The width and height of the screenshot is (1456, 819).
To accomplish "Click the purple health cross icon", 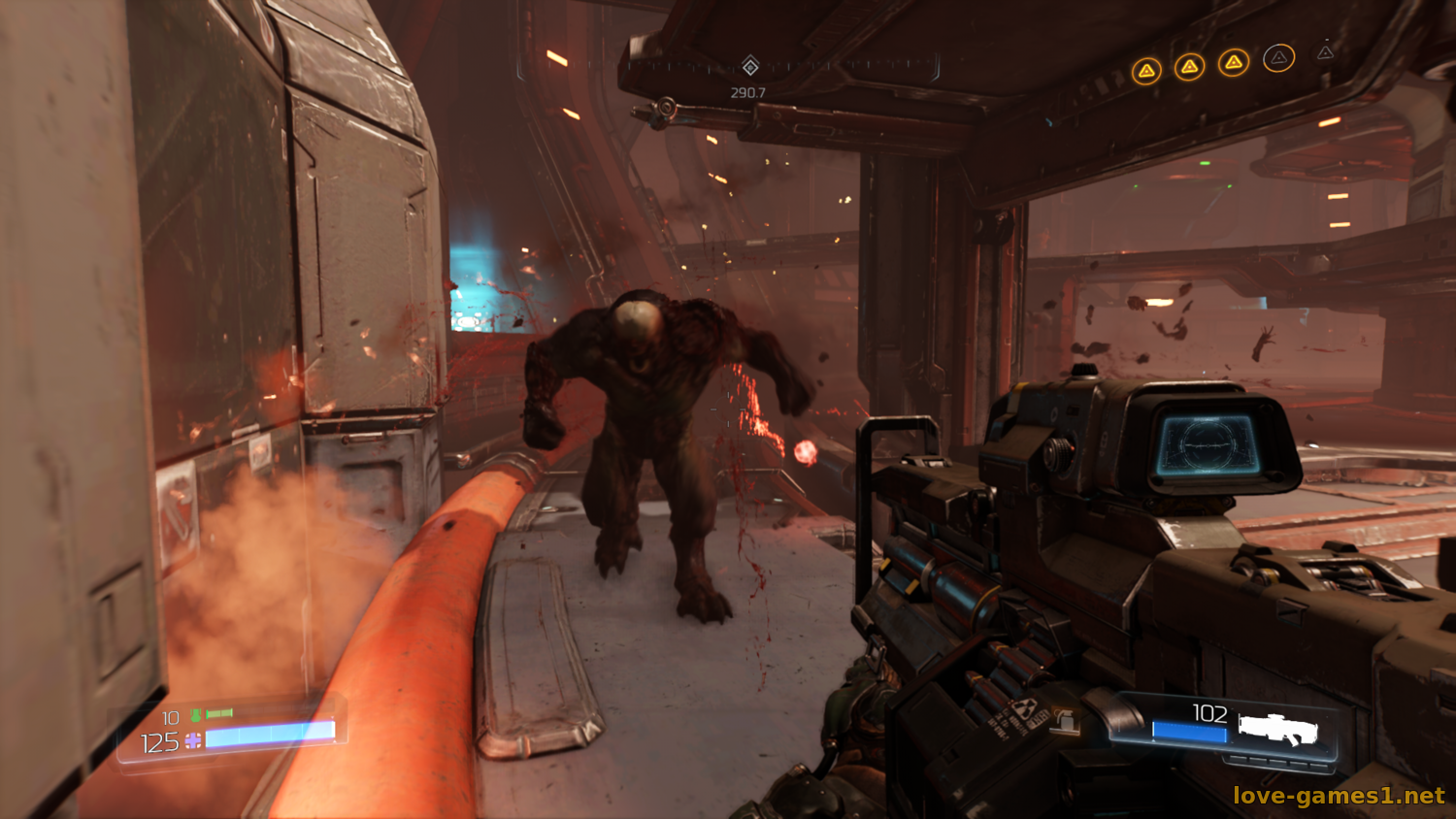I will tap(193, 741).
